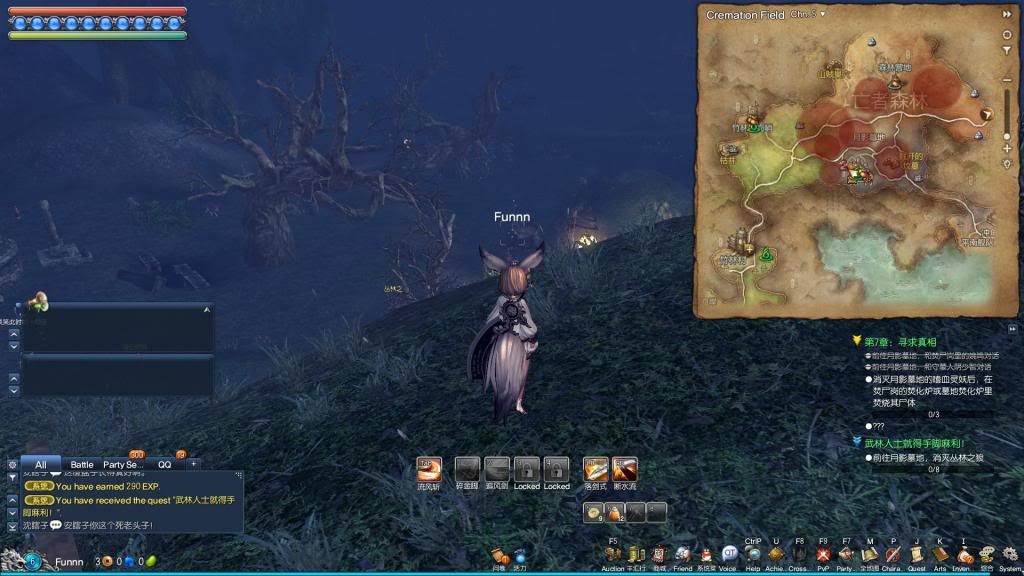Switch to the QQ chat tab
Viewport: 1024px width, 576px height.
click(x=164, y=465)
